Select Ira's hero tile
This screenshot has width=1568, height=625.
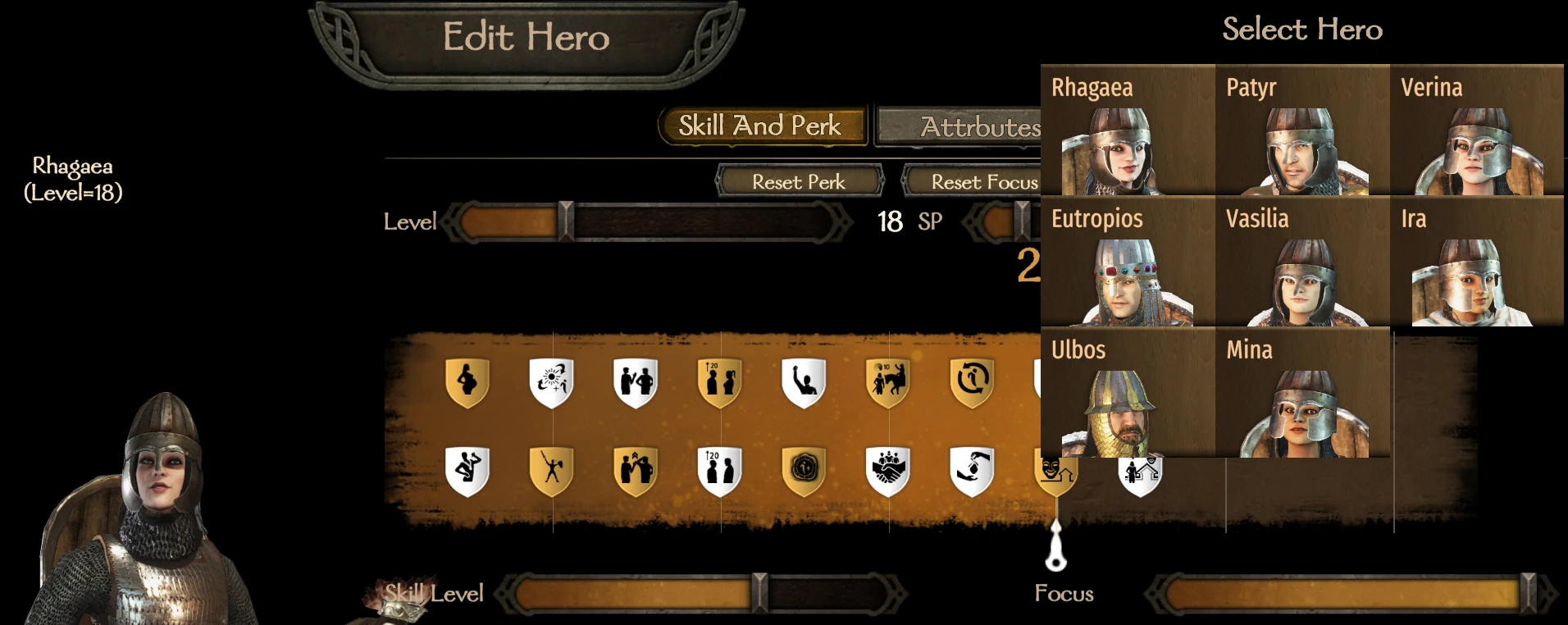(1476, 262)
